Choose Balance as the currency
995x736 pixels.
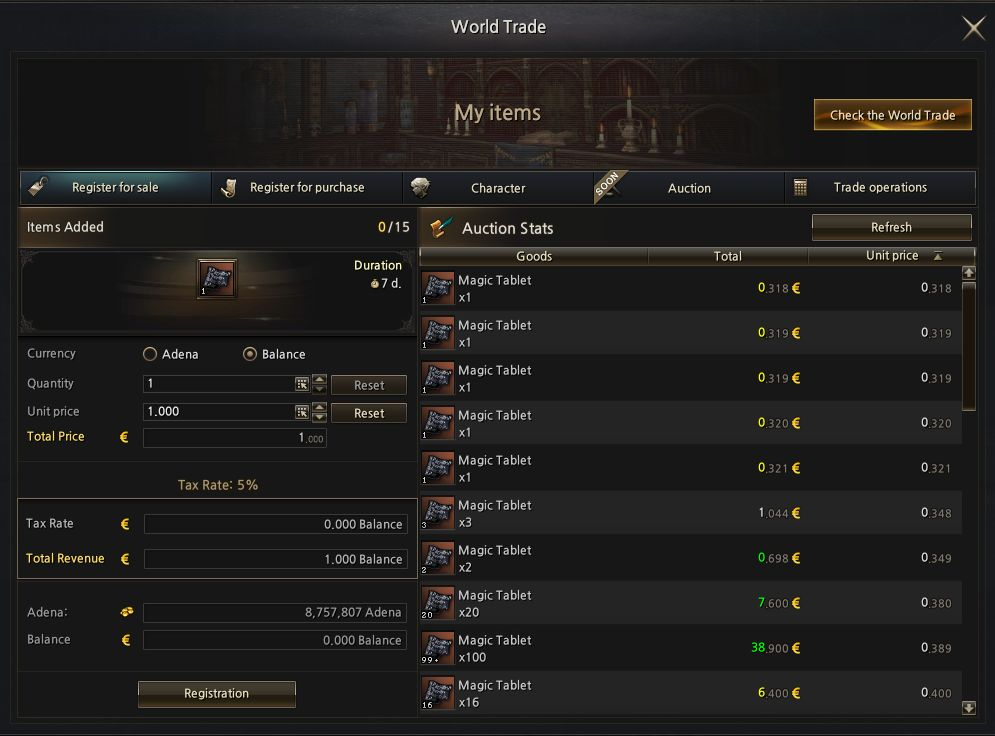tap(251, 354)
